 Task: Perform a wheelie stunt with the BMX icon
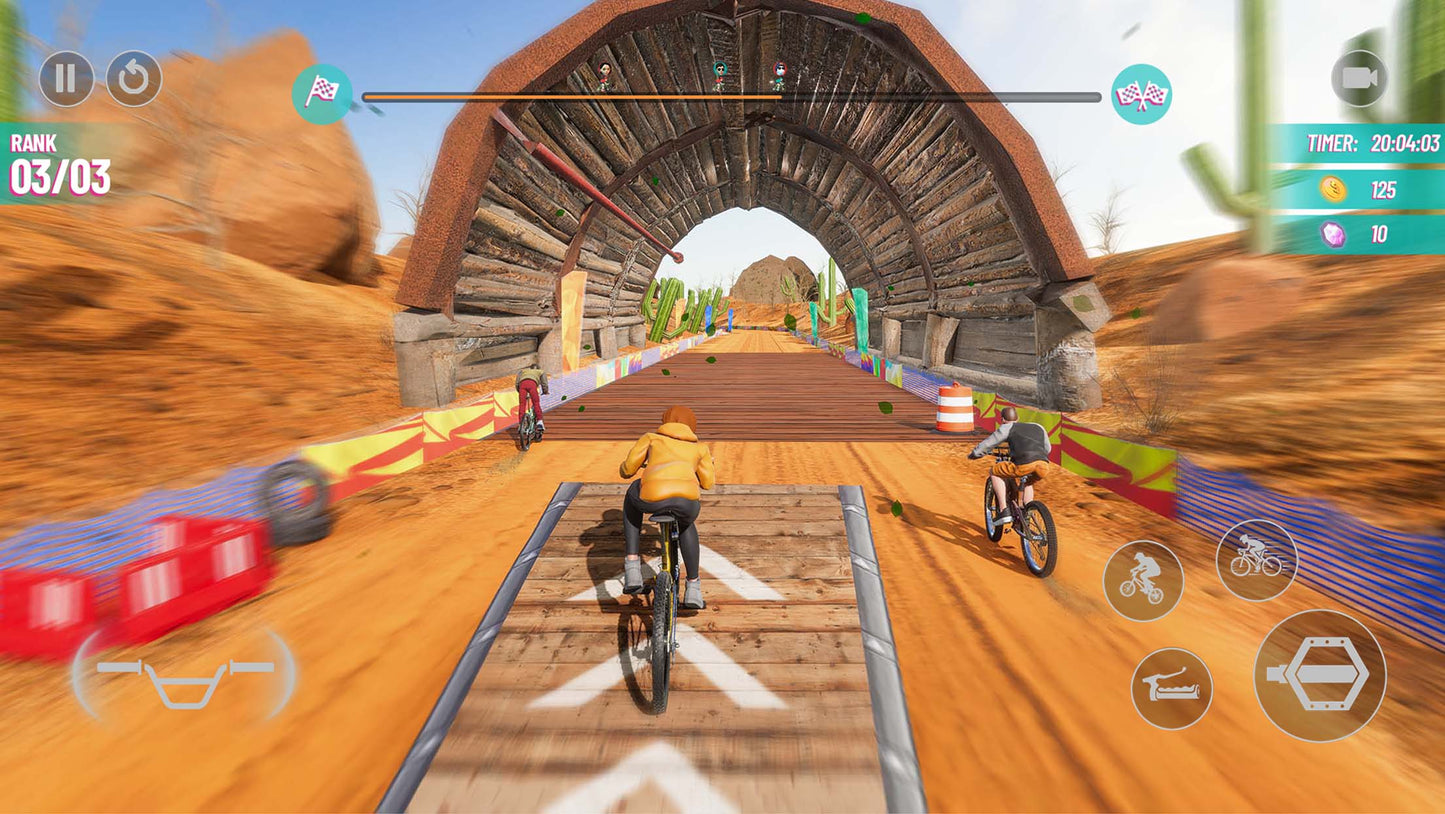[1143, 580]
